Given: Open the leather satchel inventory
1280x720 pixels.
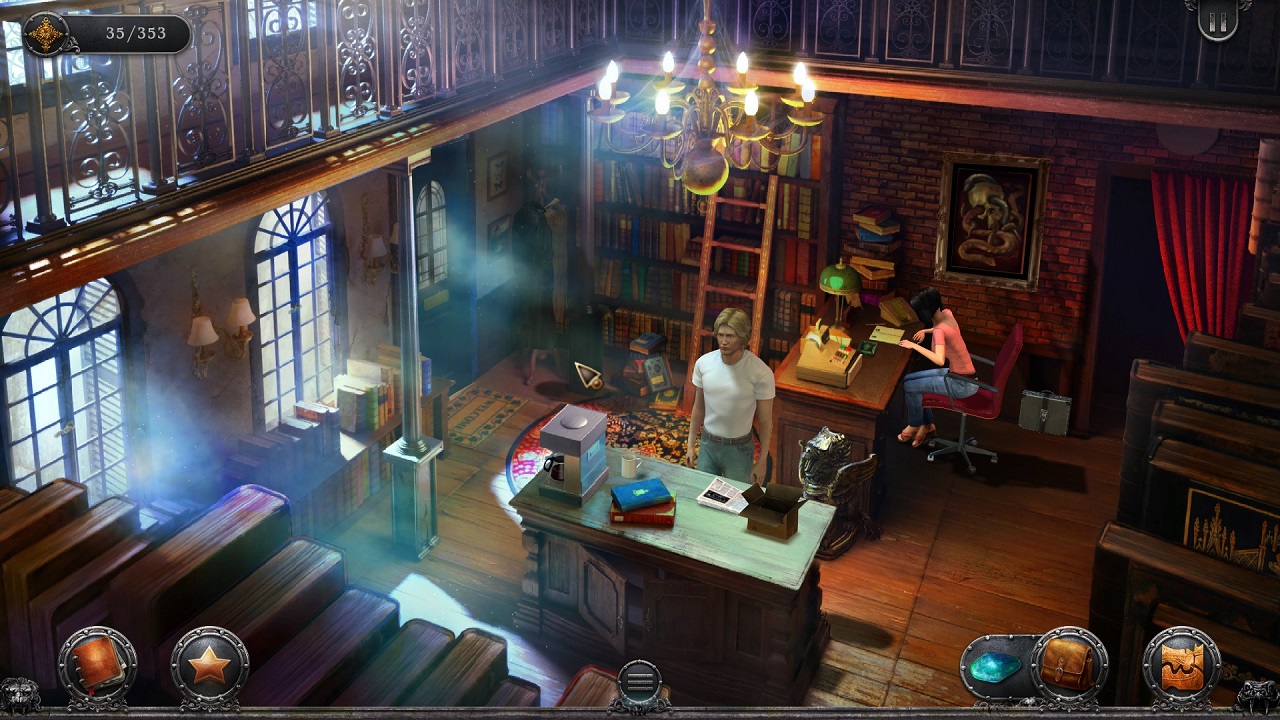Looking at the screenshot, I should pyautogui.click(x=1069, y=664).
